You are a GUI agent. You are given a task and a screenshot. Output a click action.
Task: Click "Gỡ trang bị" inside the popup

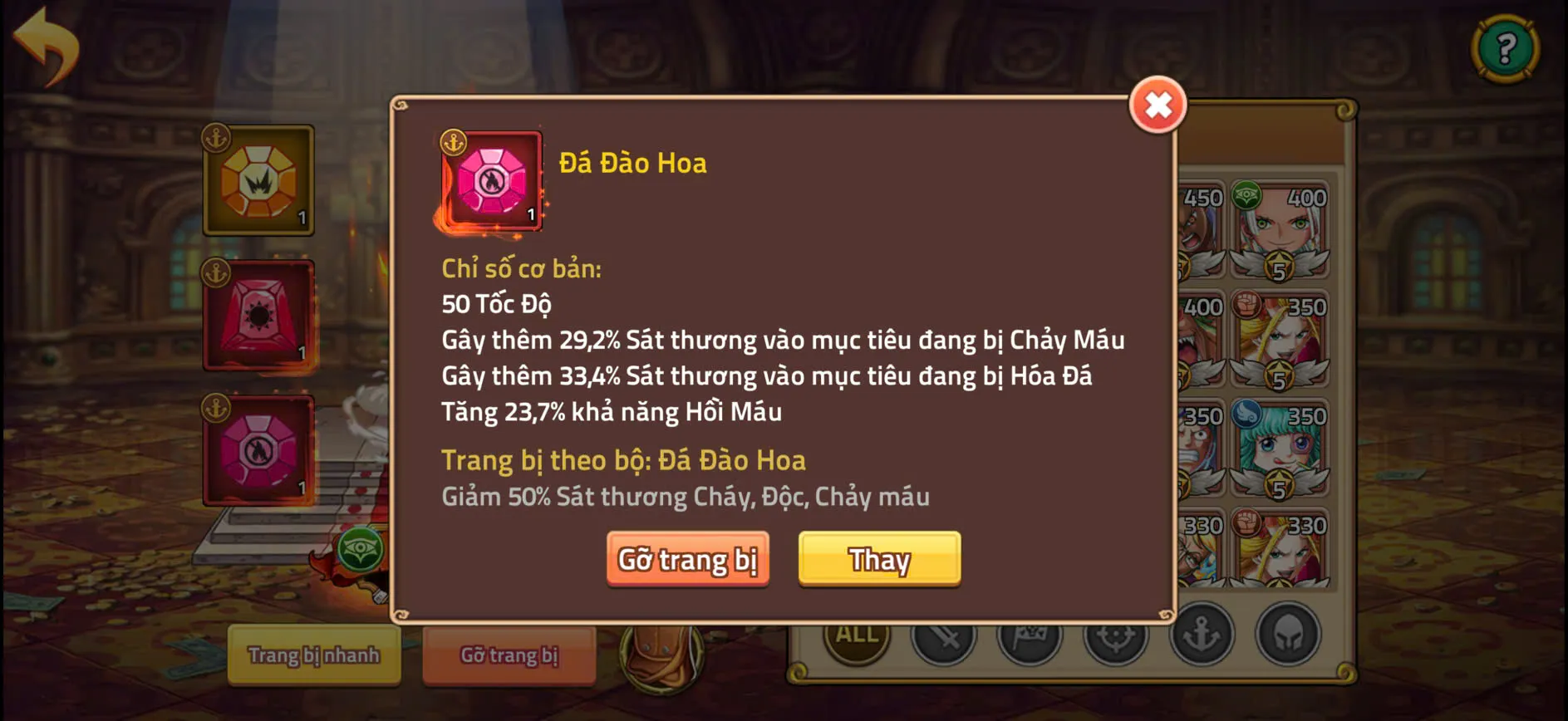688,560
